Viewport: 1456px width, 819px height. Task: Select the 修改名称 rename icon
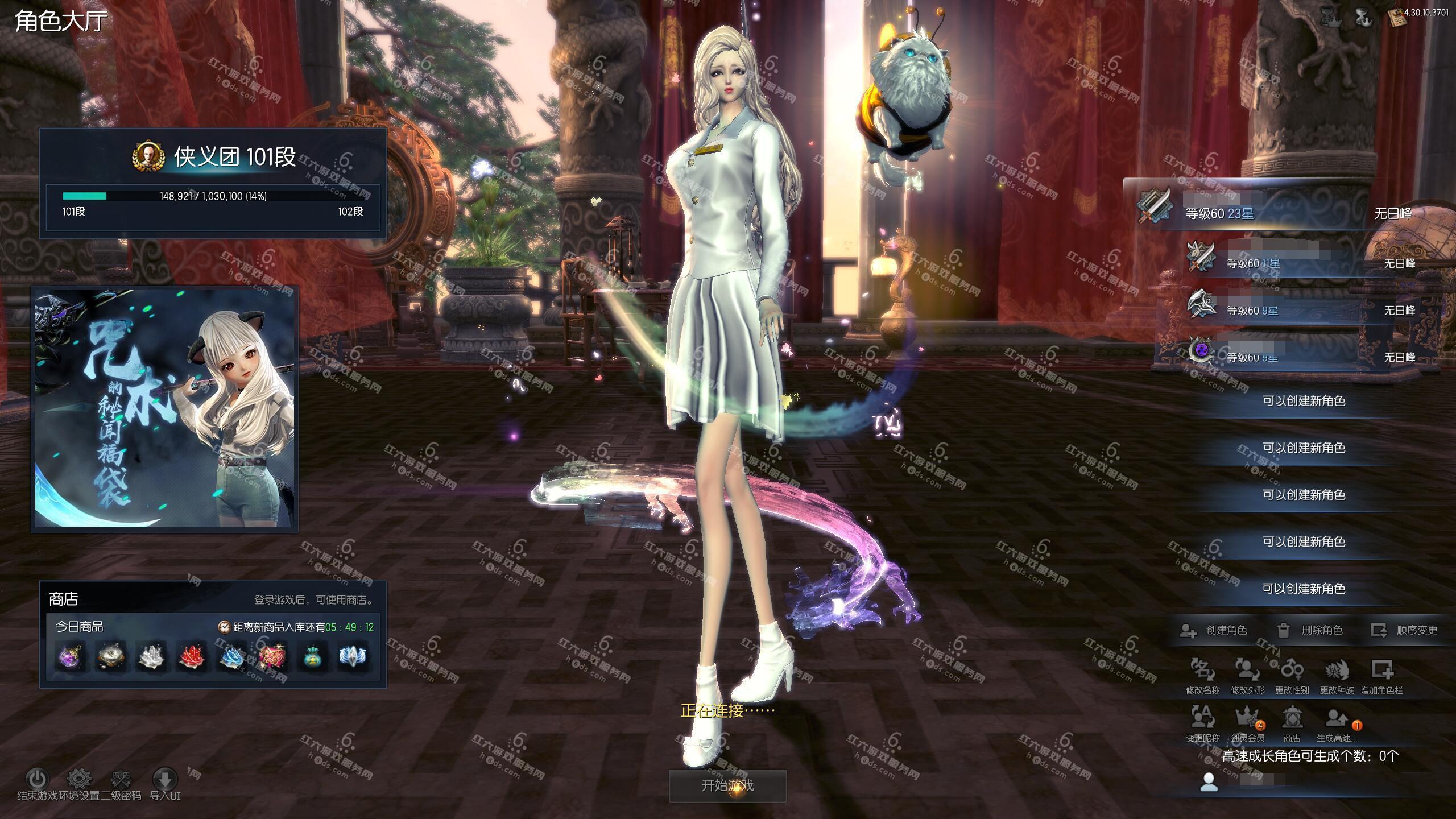pos(1202,672)
